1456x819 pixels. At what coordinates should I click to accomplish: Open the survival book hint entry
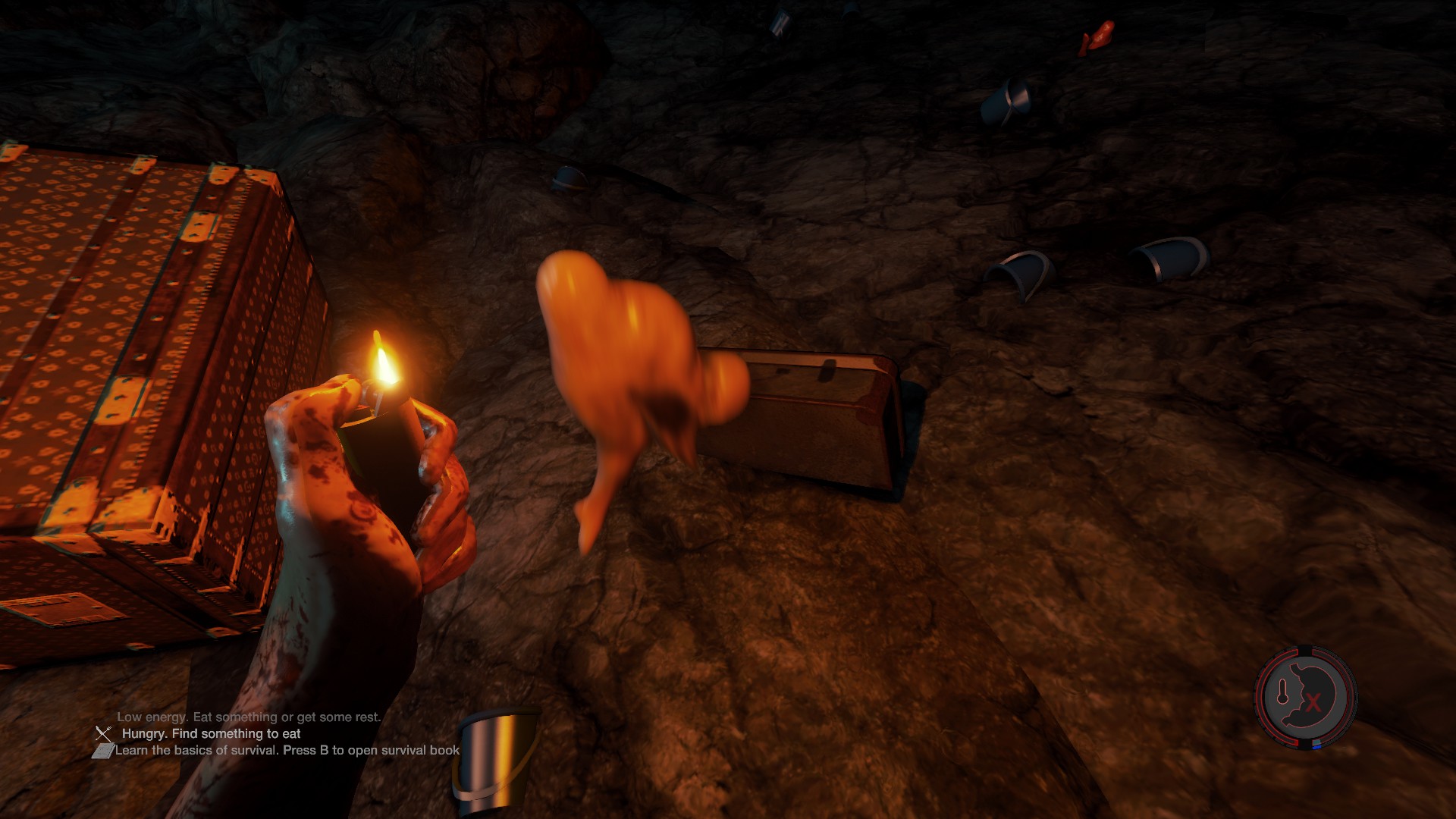[x=287, y=751]
